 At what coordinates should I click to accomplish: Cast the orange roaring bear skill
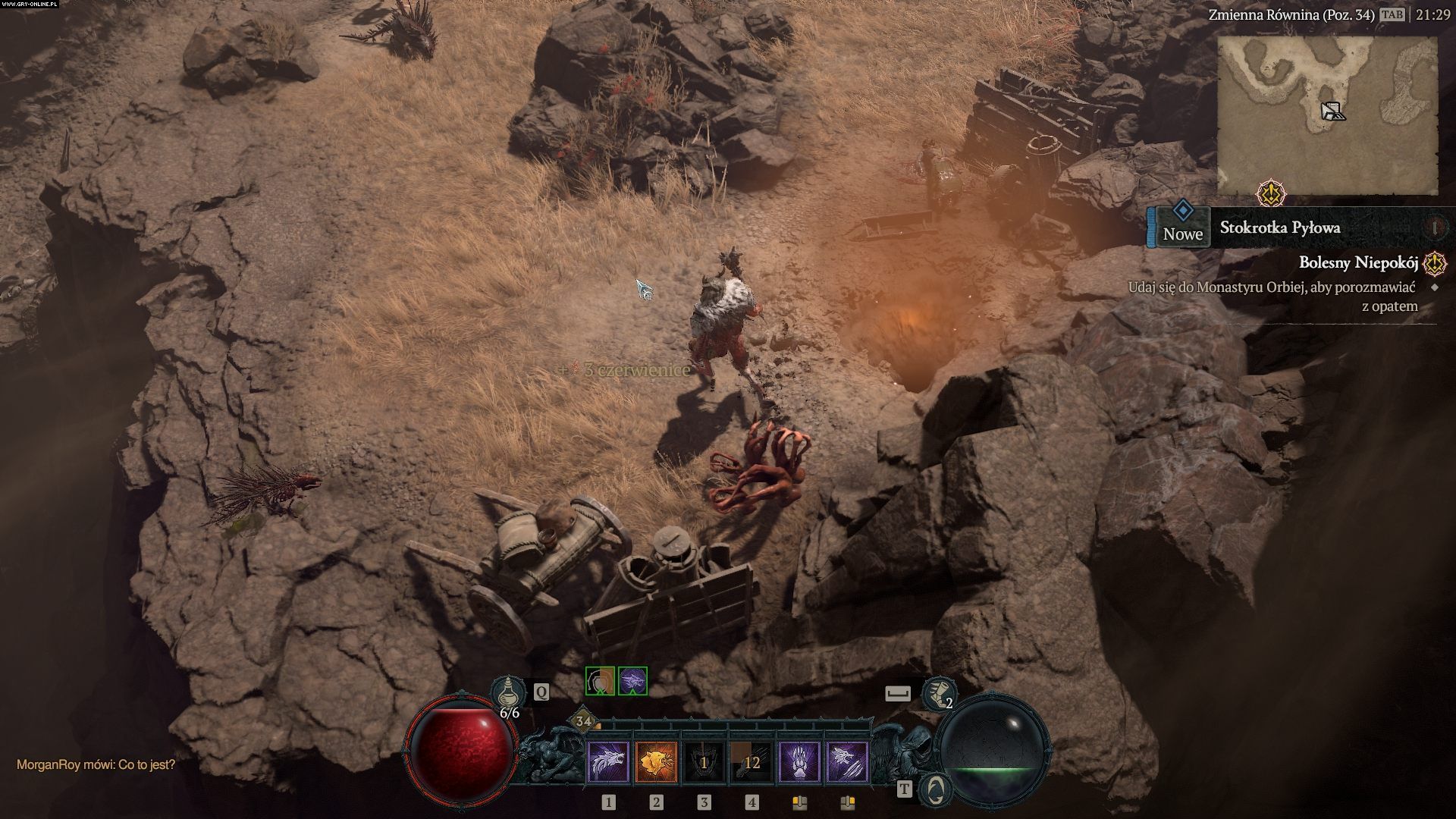[x=656, y=762]
